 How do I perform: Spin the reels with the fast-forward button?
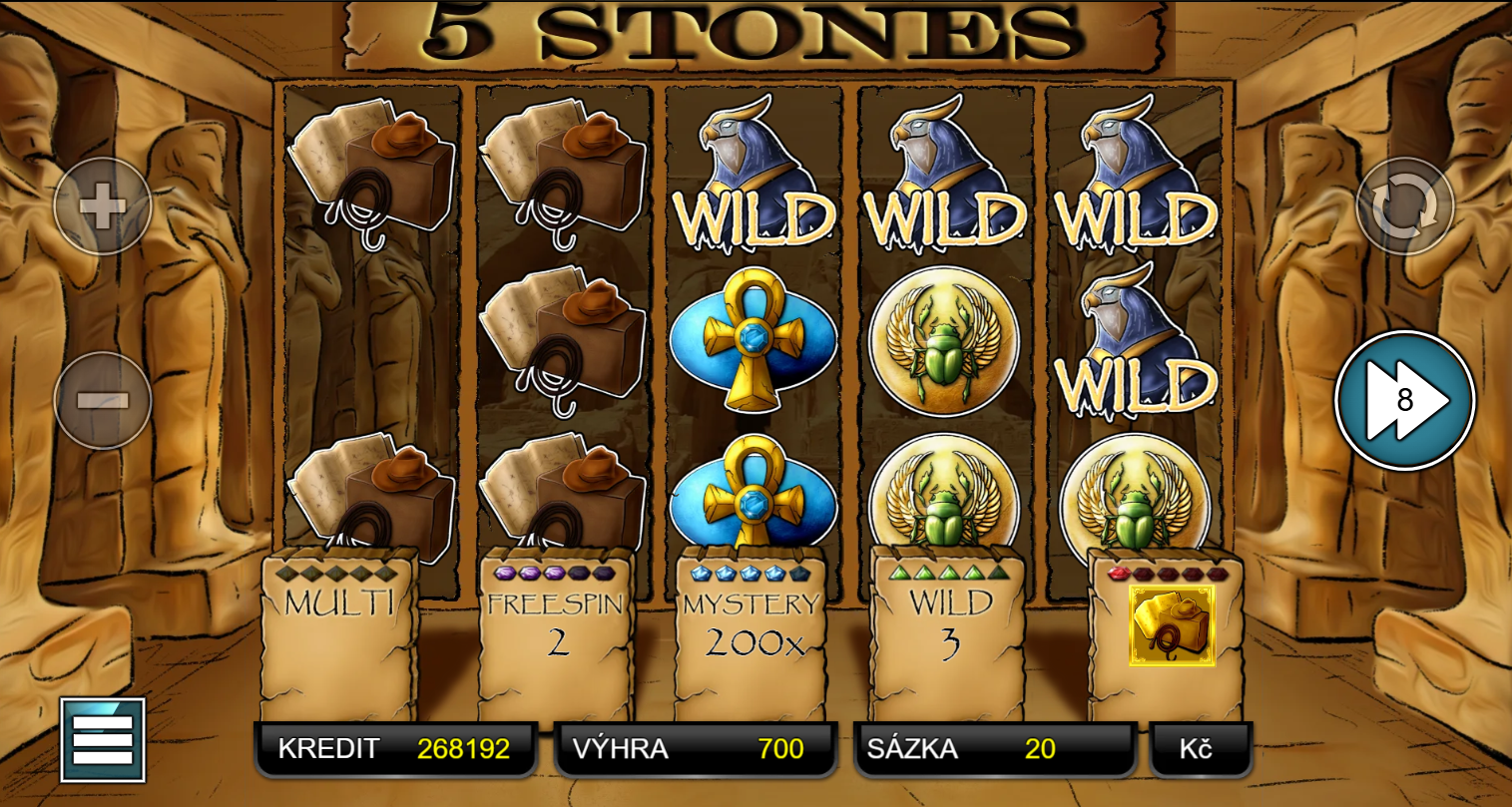coord(1404,400)
